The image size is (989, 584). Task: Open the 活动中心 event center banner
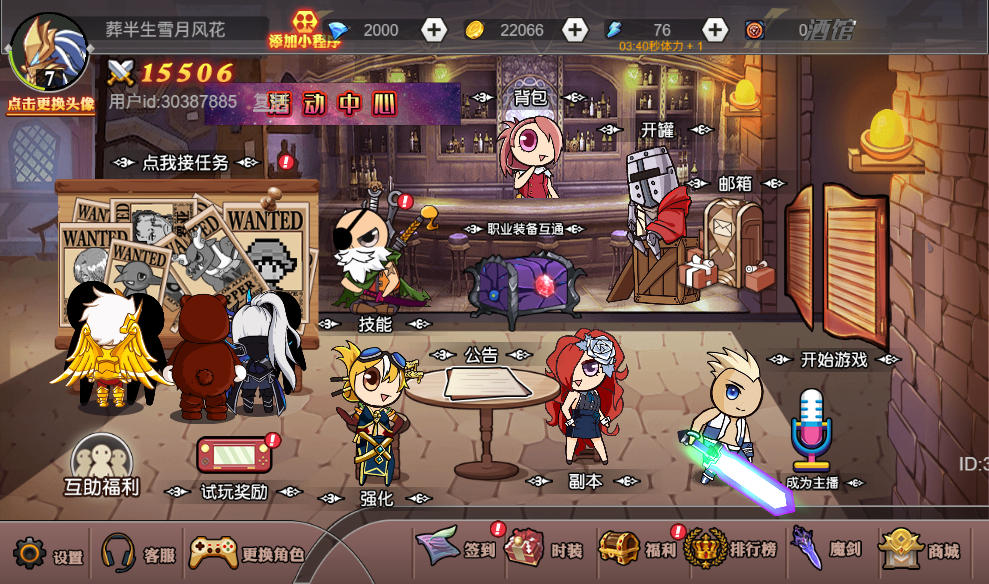point(333,104)
